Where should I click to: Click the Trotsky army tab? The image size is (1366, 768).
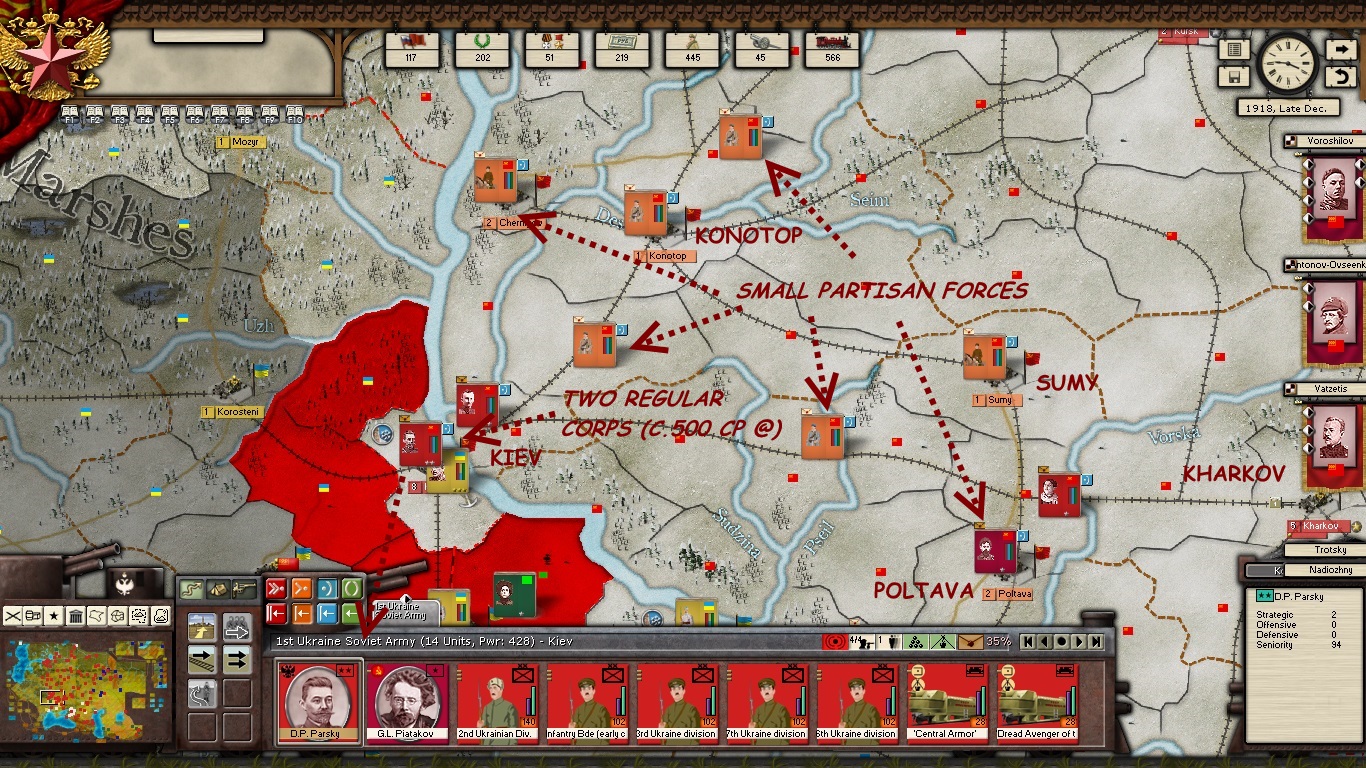tap(1331, 550)
